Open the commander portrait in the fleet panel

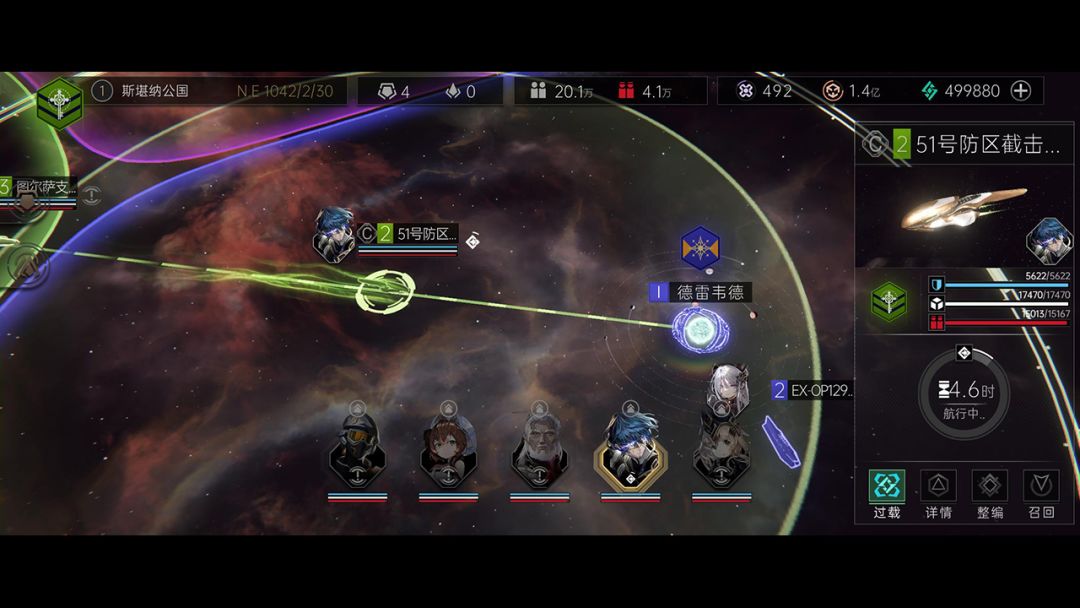pos(1049,241)
